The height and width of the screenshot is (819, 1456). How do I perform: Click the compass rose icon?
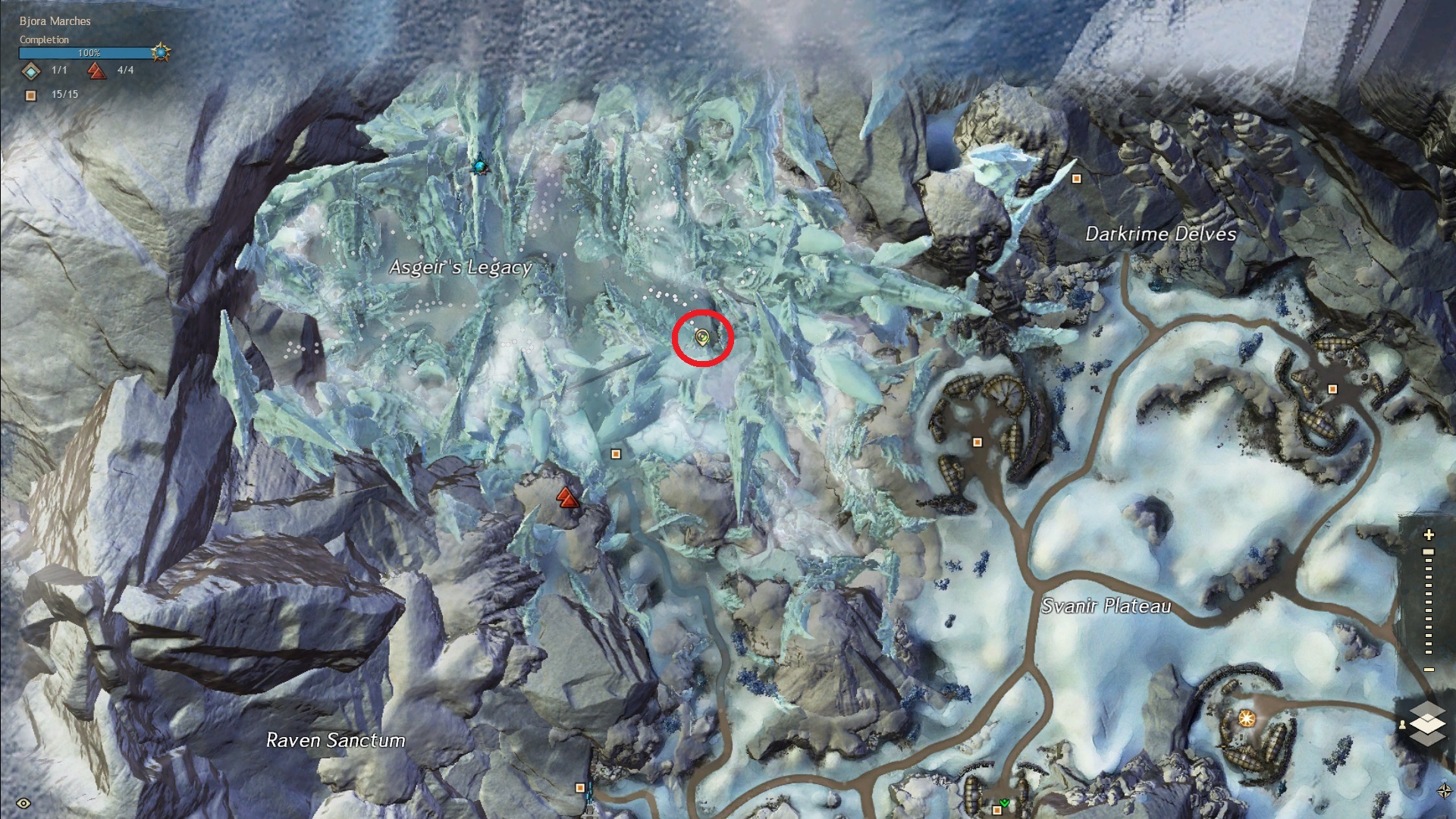click(x=1444, y=791)
